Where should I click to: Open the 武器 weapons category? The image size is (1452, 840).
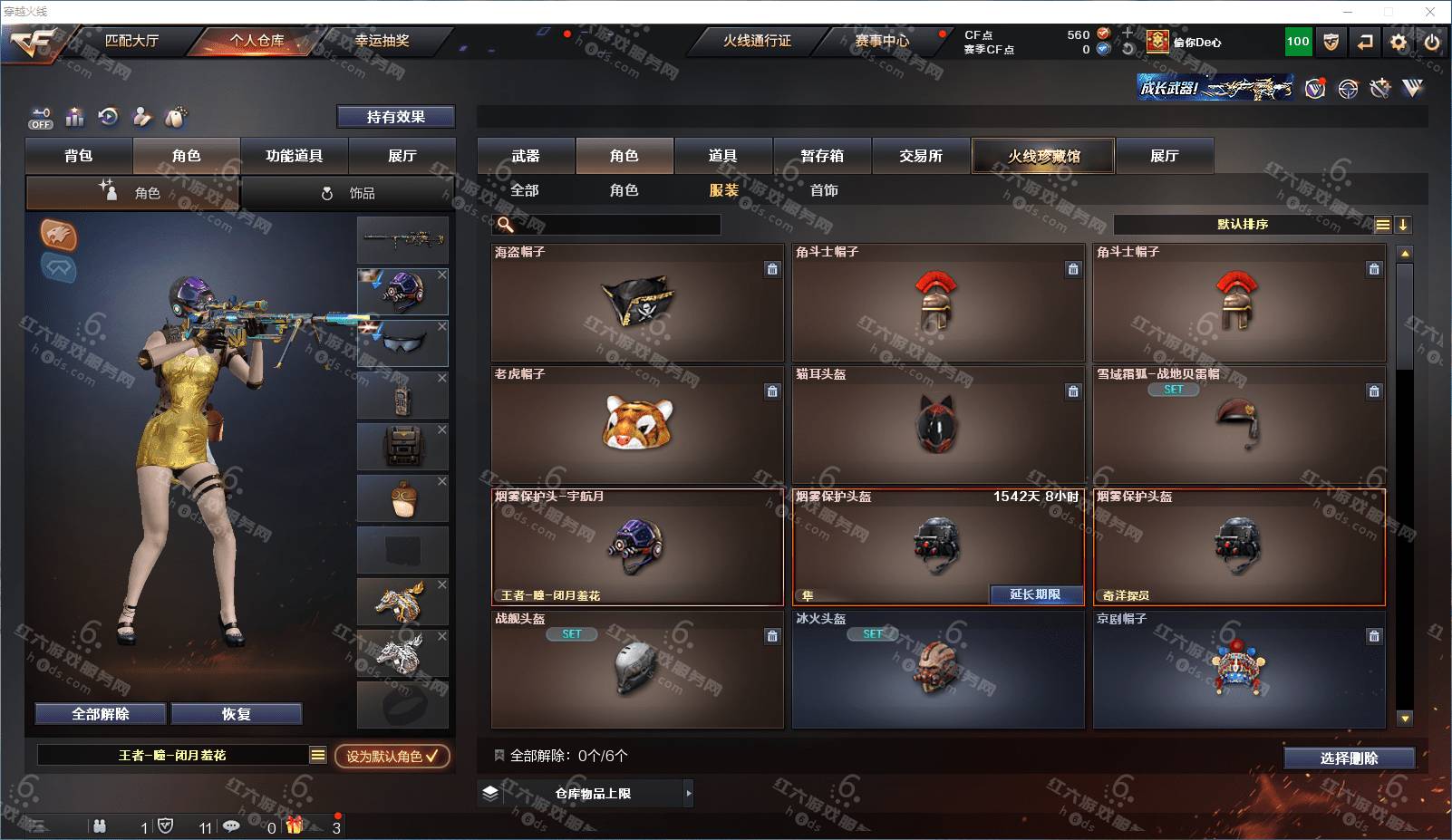[526, 156]
